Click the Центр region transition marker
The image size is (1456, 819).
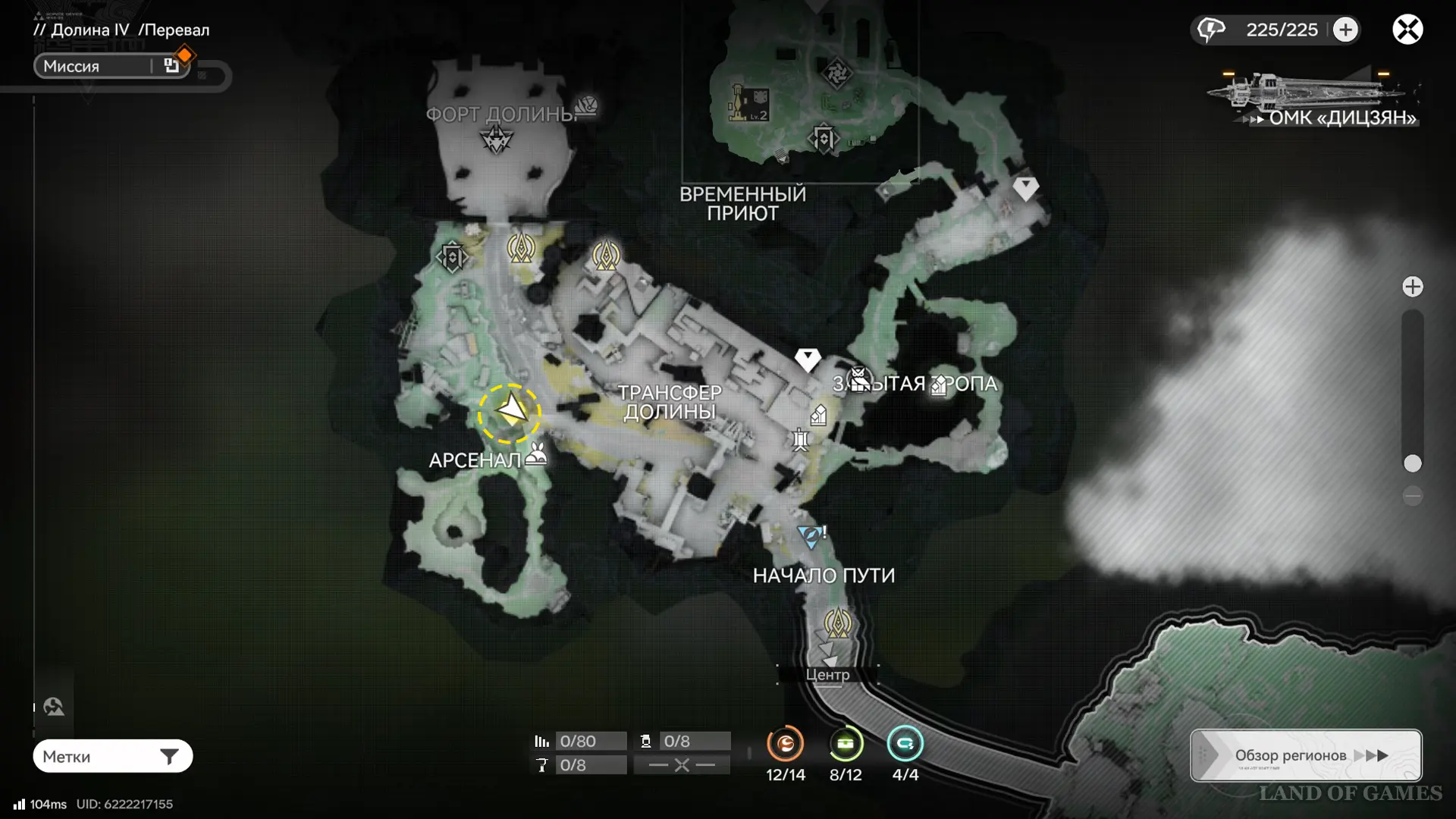pos(827,674)
